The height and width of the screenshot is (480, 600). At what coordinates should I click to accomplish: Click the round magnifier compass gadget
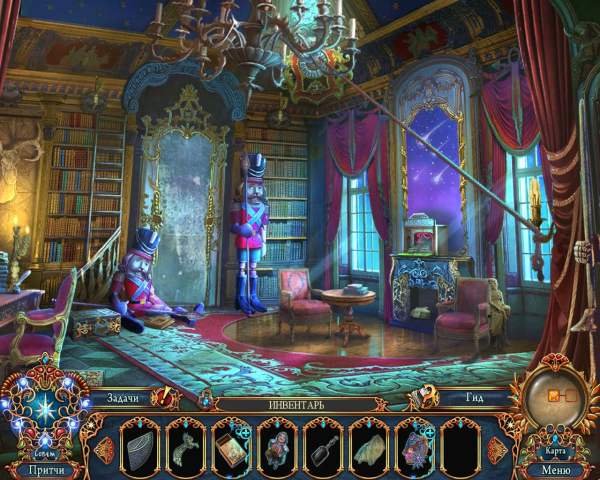553,397
